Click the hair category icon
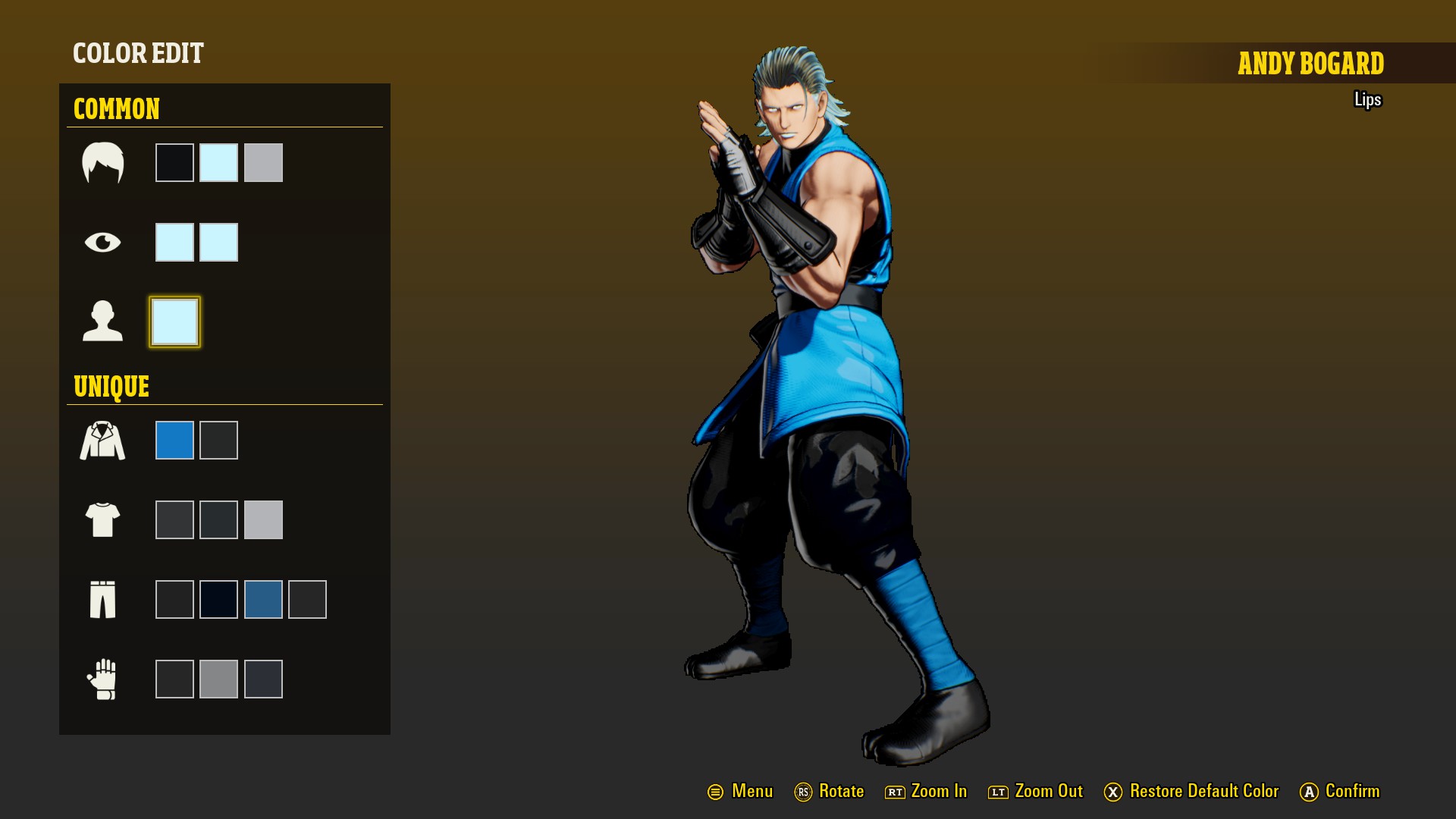This screenshot has height=819, width=1456. coord(102,162)
